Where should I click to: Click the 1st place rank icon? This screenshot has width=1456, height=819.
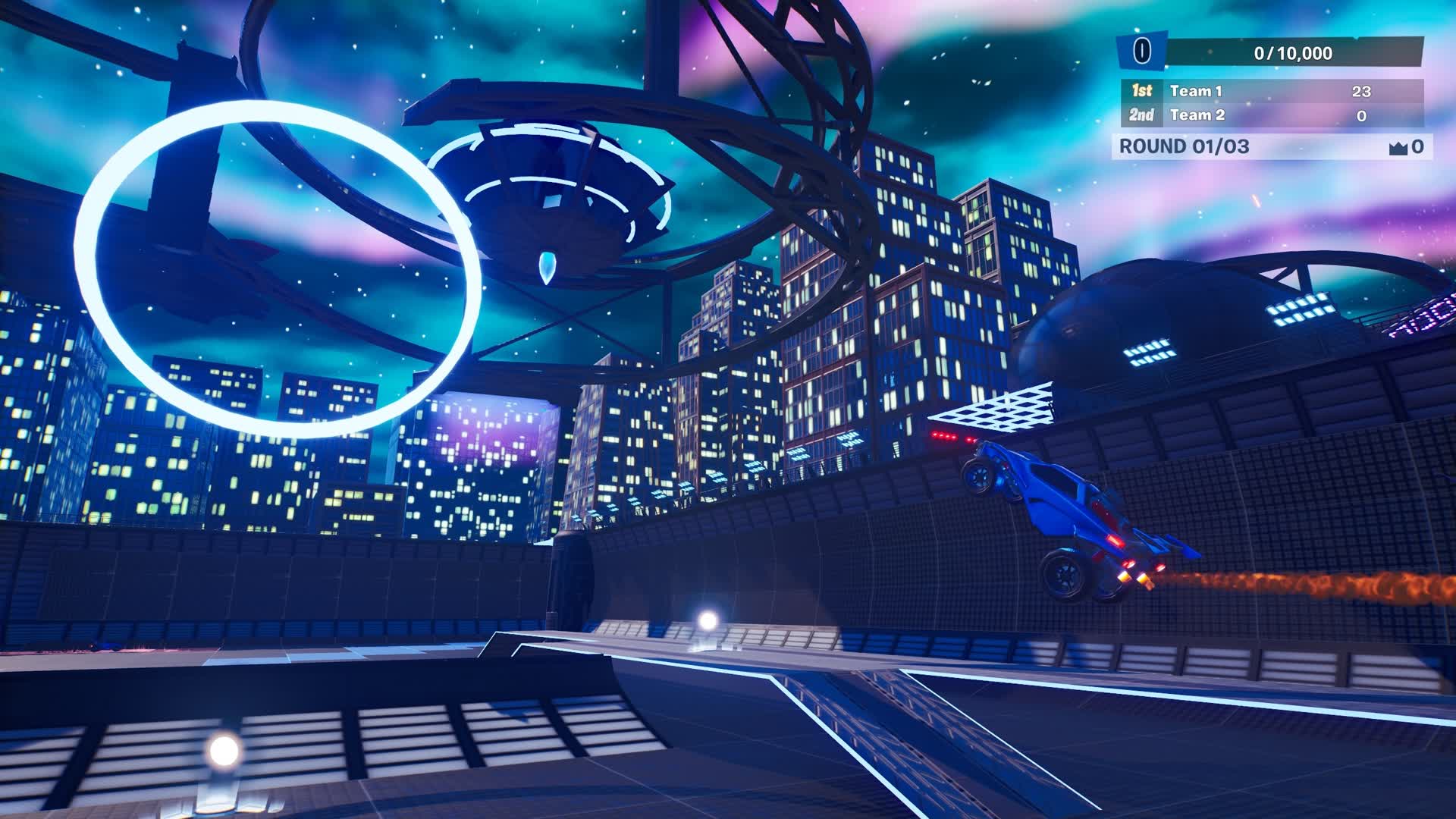[x=1142, y=90]
